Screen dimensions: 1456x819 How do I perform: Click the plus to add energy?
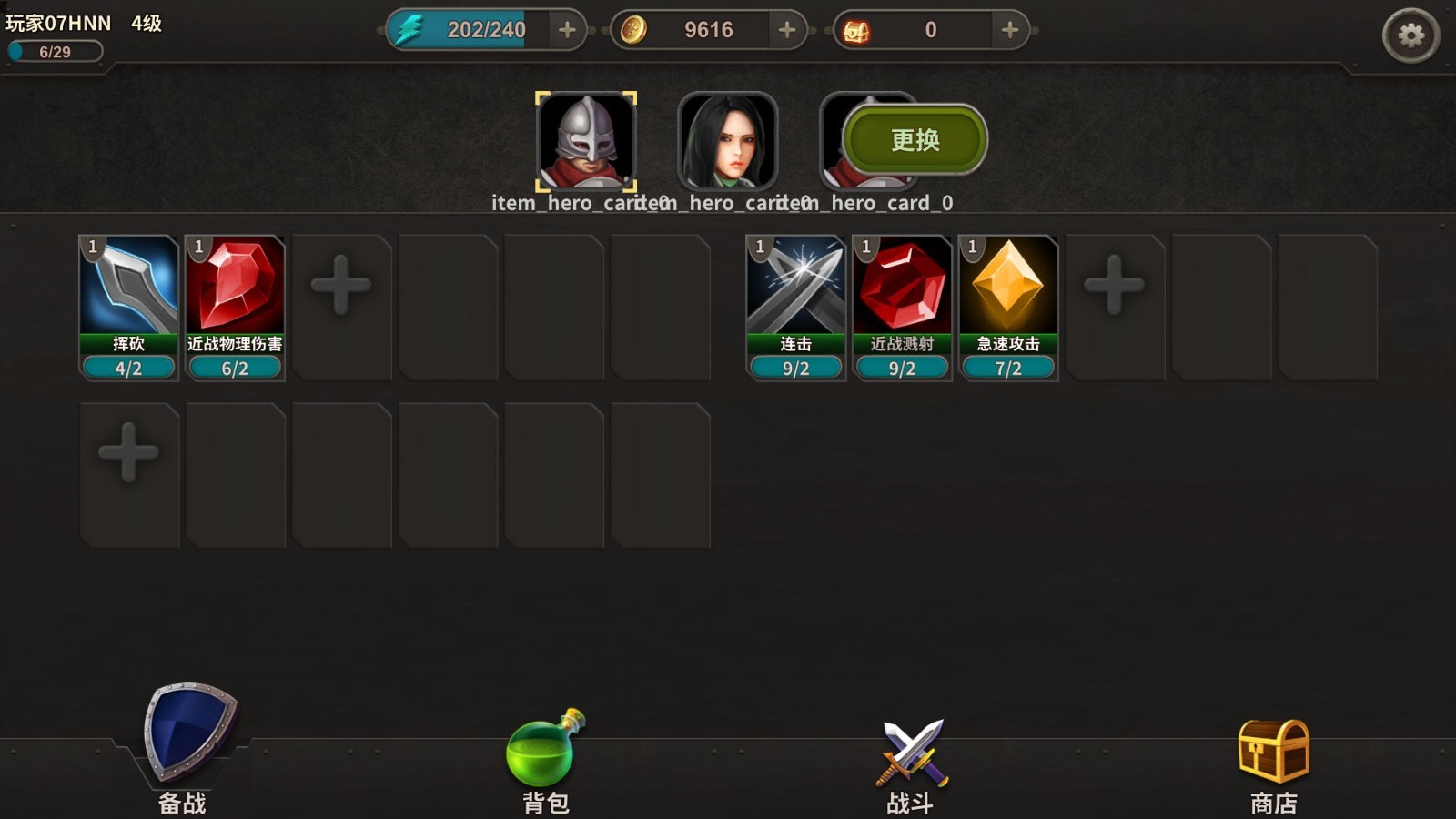tap(566, 29)
